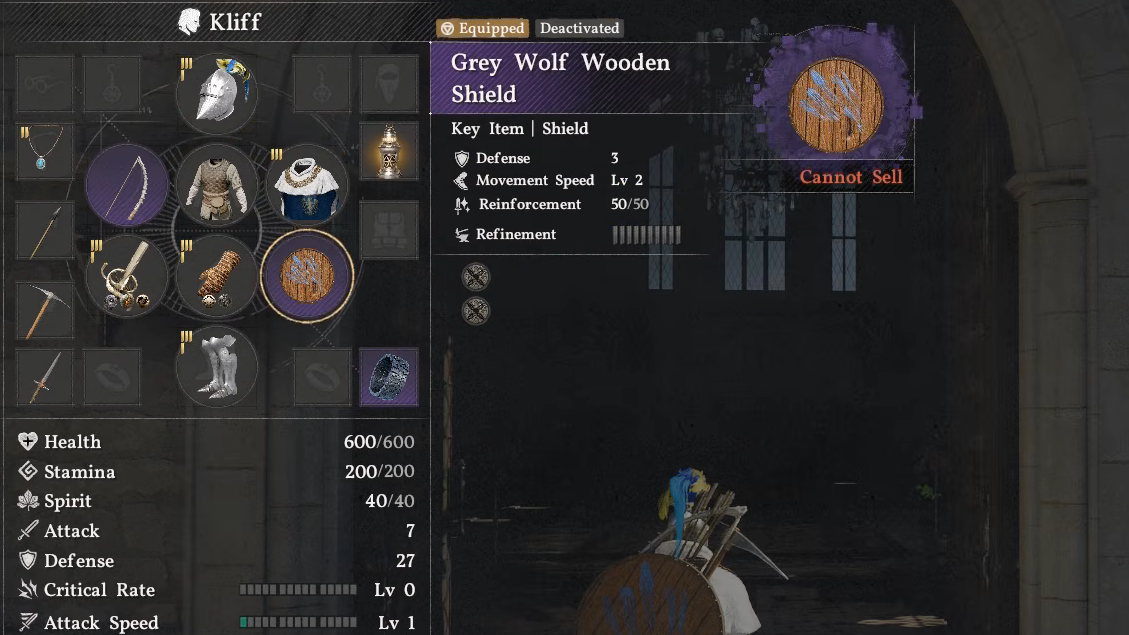Click the equipped Grey Wolf Wooden Shield slot
Screen dimensions: 1129x635
click(306, 275)
